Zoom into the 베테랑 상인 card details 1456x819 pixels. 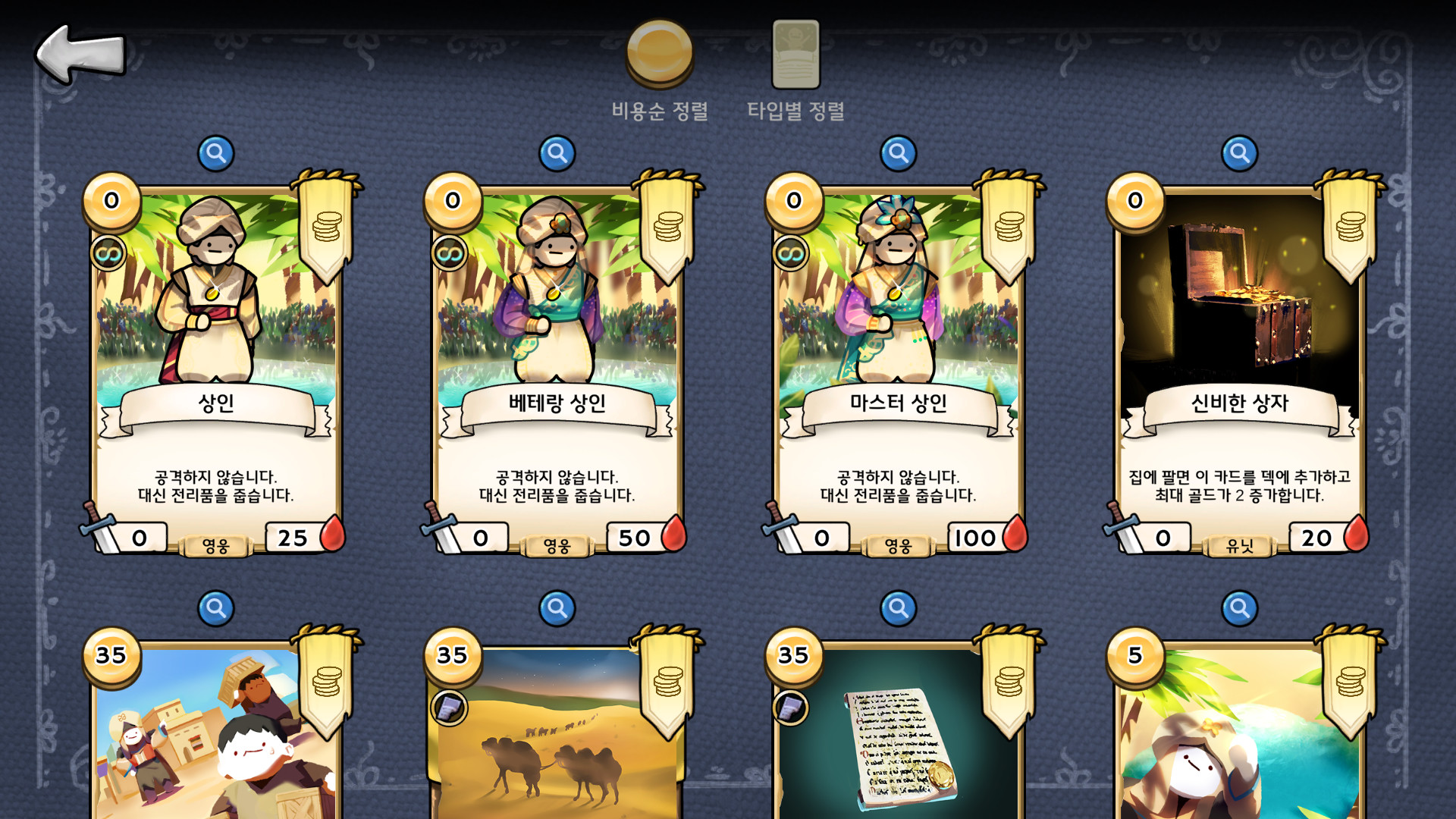click(x=557, y=152)
